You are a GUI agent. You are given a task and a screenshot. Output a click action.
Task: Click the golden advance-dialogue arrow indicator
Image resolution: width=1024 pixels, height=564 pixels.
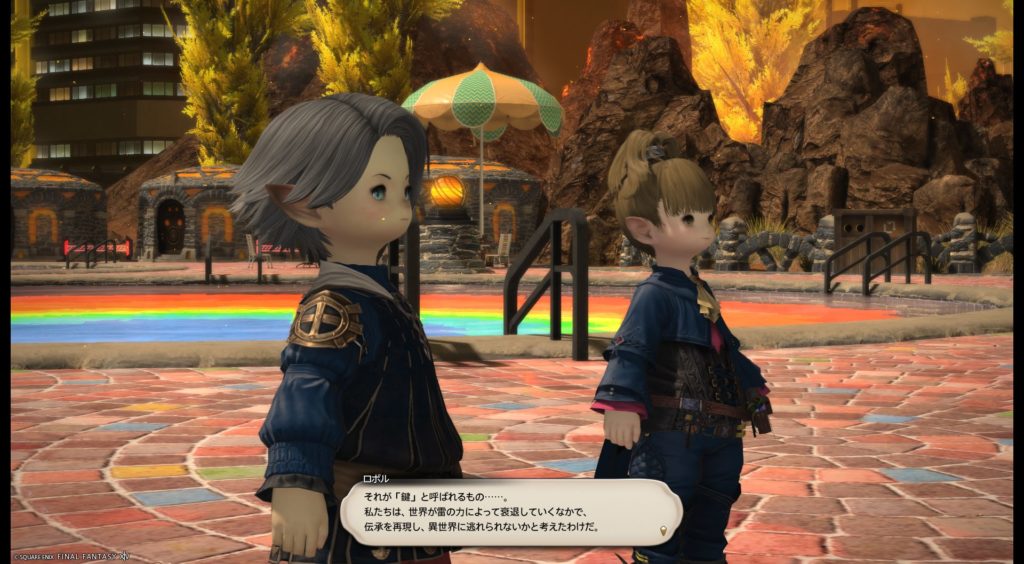click(x=665, y=529)
